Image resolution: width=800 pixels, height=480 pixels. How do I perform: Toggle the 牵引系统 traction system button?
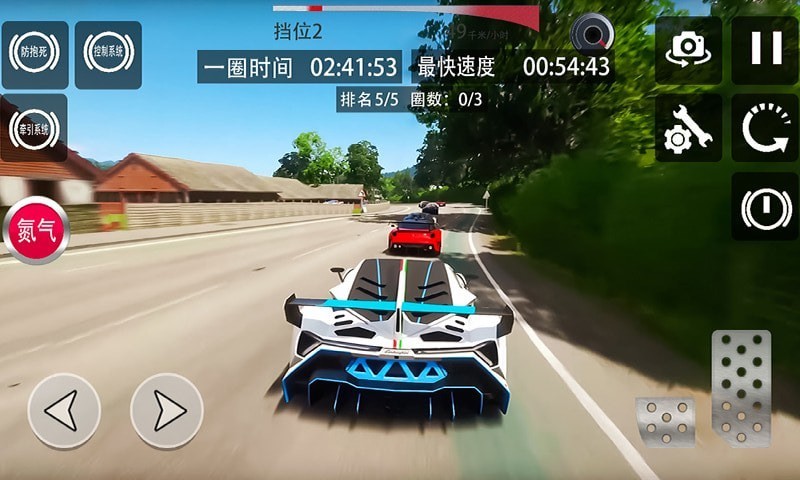pos(34,128)
